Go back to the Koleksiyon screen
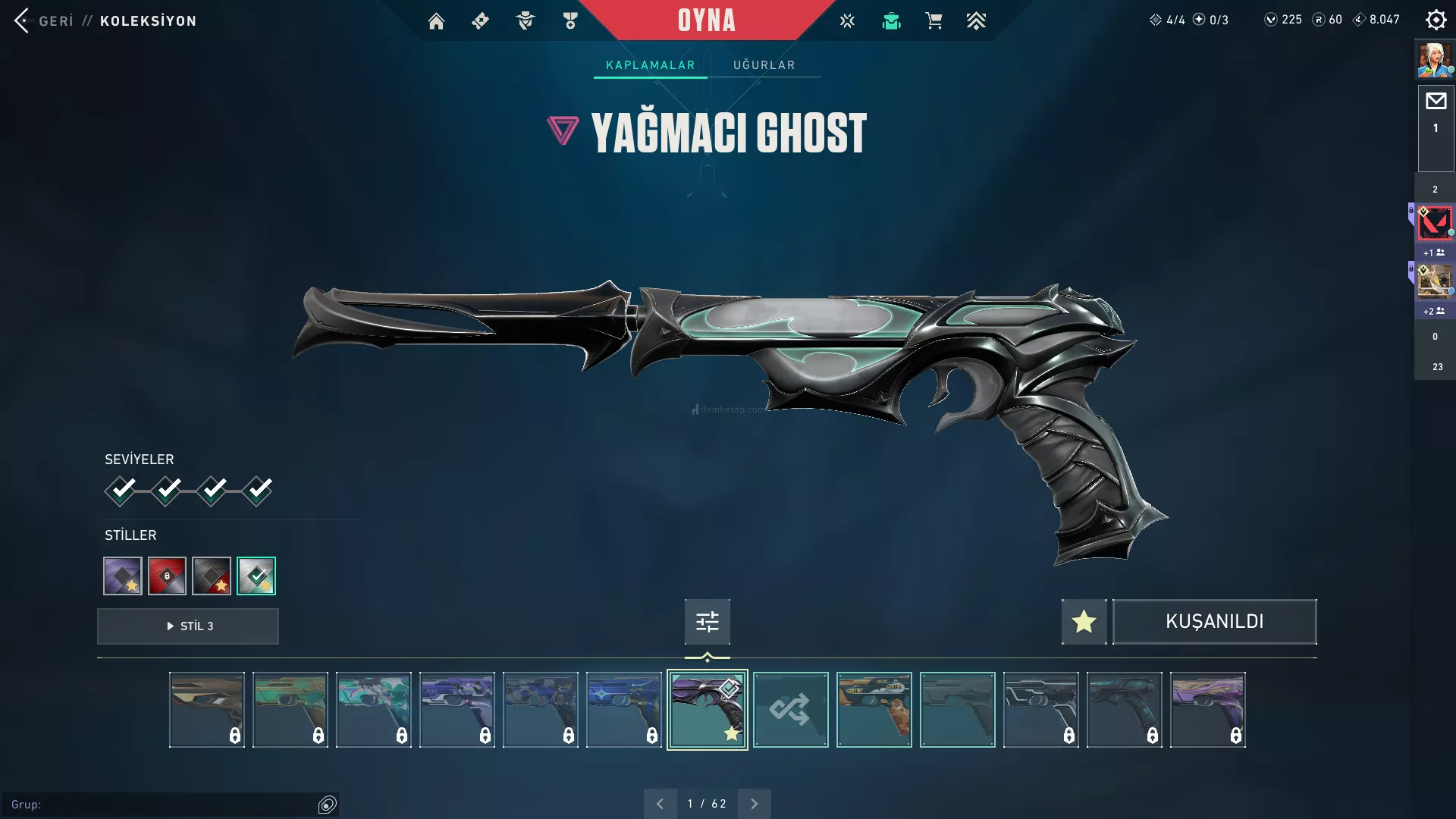This screenshot has height=819, width=1456. [x=45, y=20]
